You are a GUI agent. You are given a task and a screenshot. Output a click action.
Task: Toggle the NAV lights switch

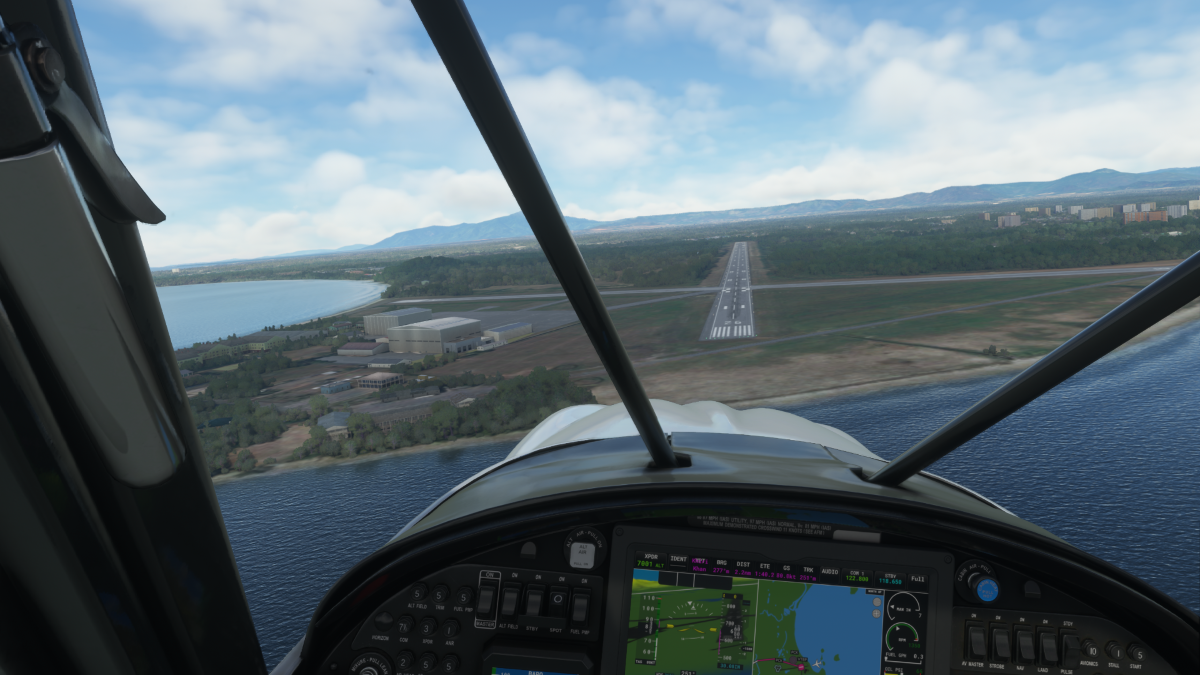(1024, 645)
